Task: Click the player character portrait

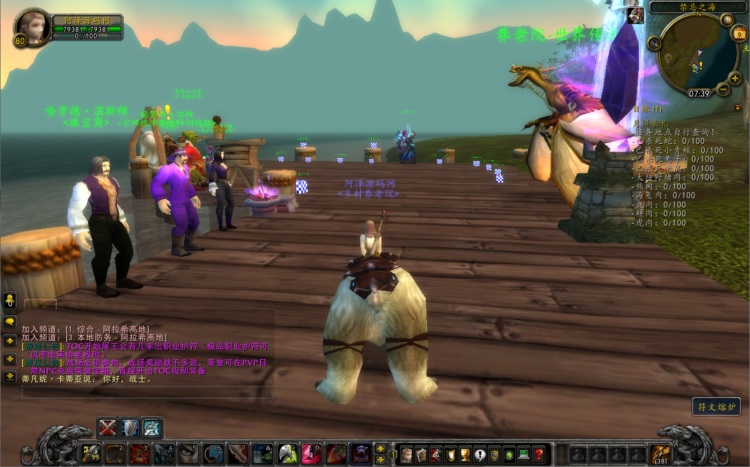Action: pyautogui.click(x=32, y=26)
